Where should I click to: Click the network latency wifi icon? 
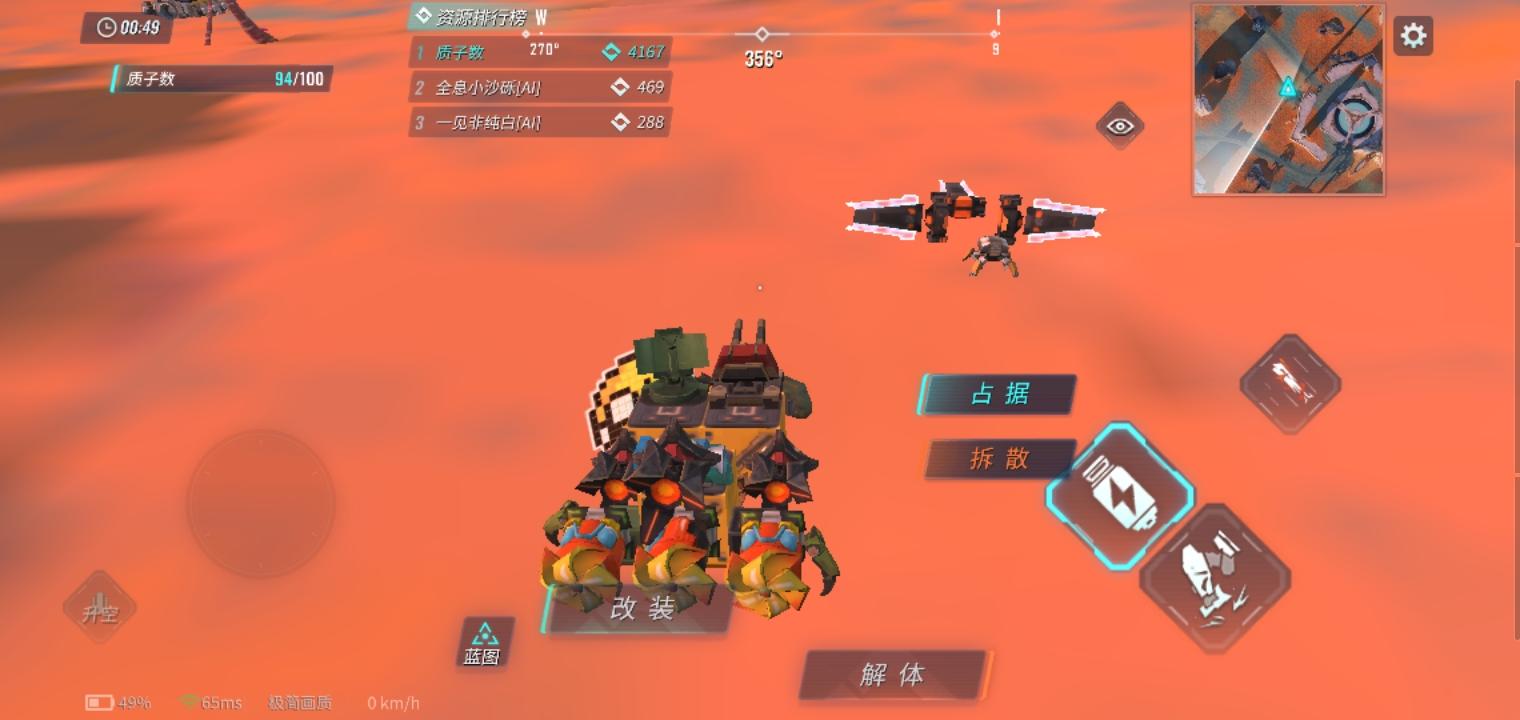(189, 702)
